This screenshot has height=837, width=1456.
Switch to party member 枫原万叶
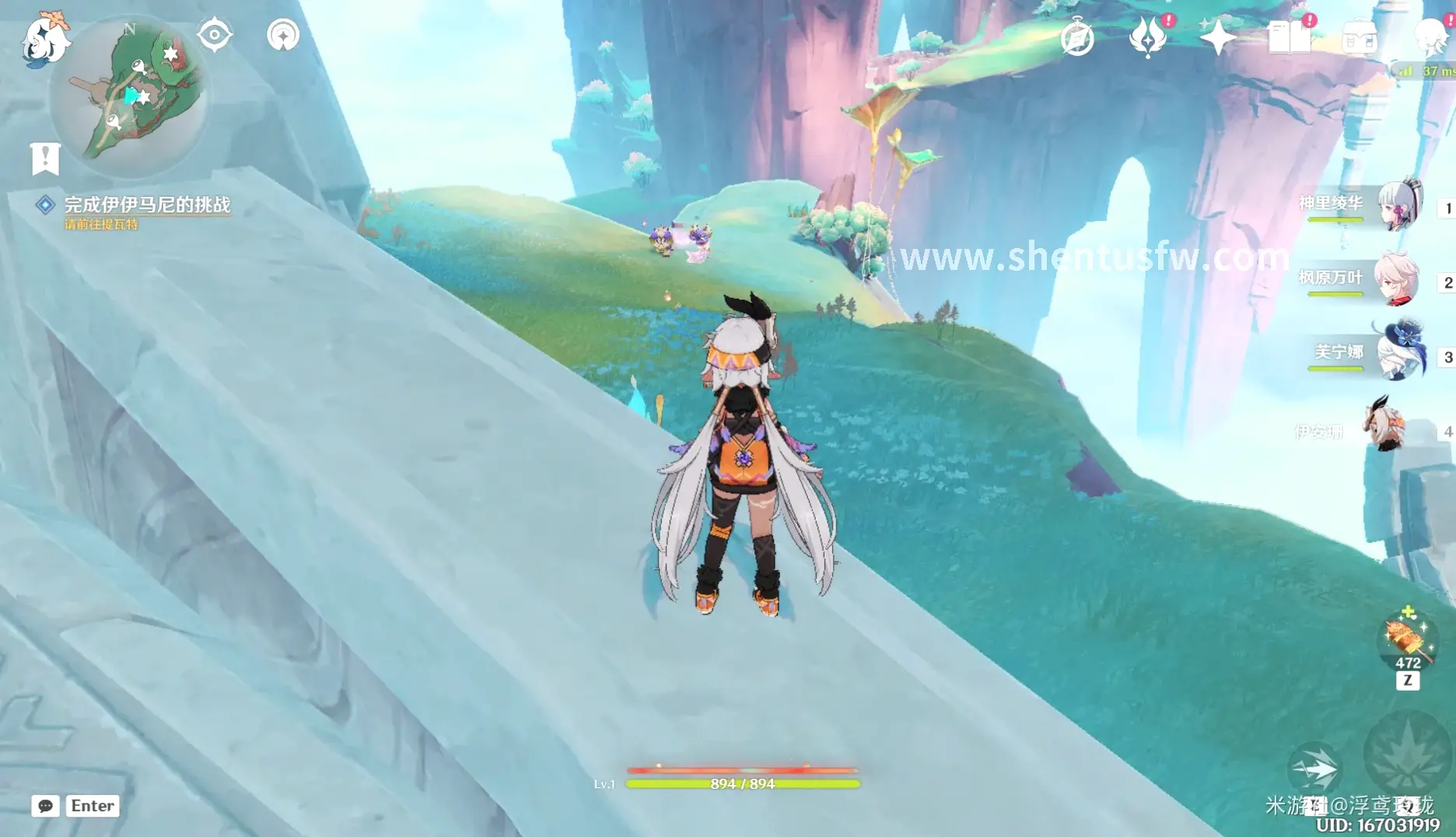tap(1397, 278)
